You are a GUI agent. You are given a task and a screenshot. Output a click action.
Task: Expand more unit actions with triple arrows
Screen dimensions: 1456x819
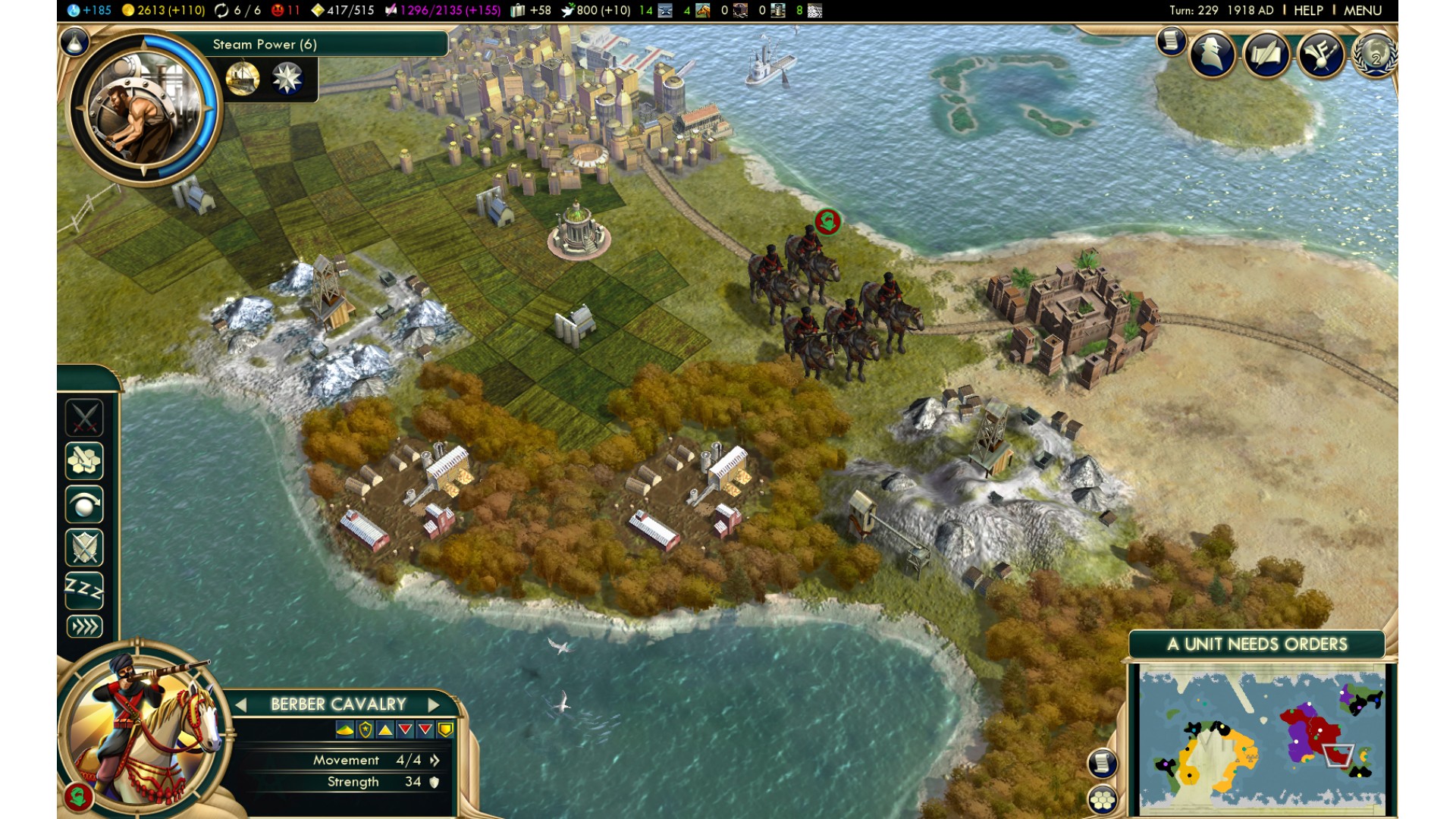point(84,626)
